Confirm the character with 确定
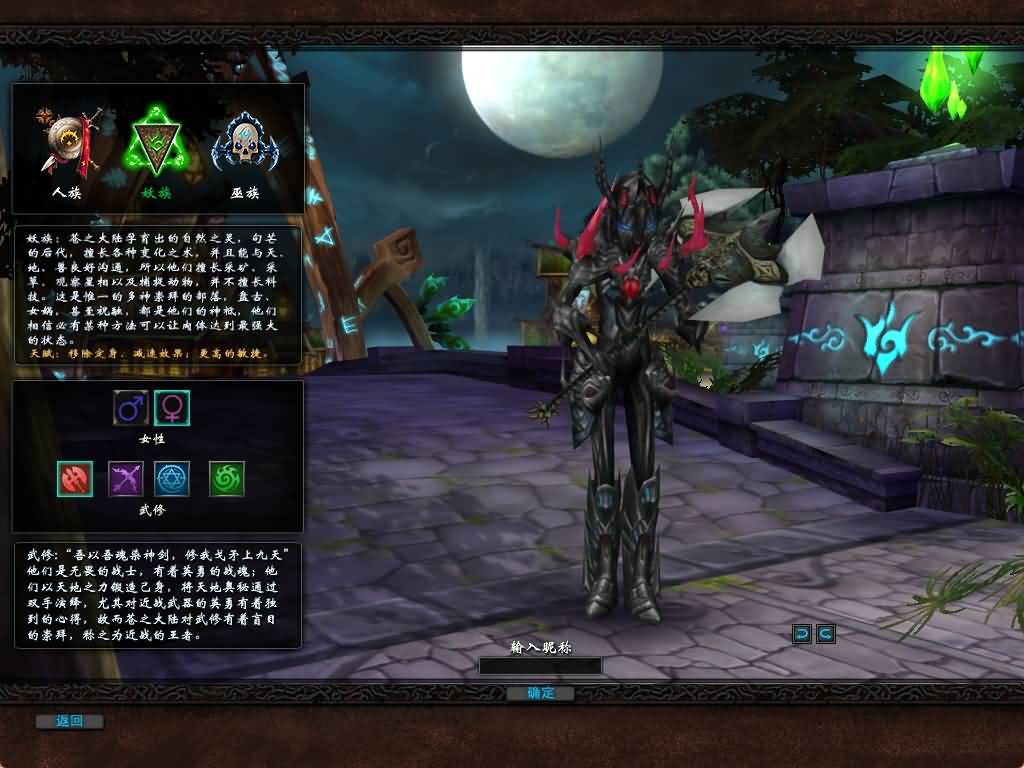The width and height of the screenshot is (1024, 768). point(540,693)
